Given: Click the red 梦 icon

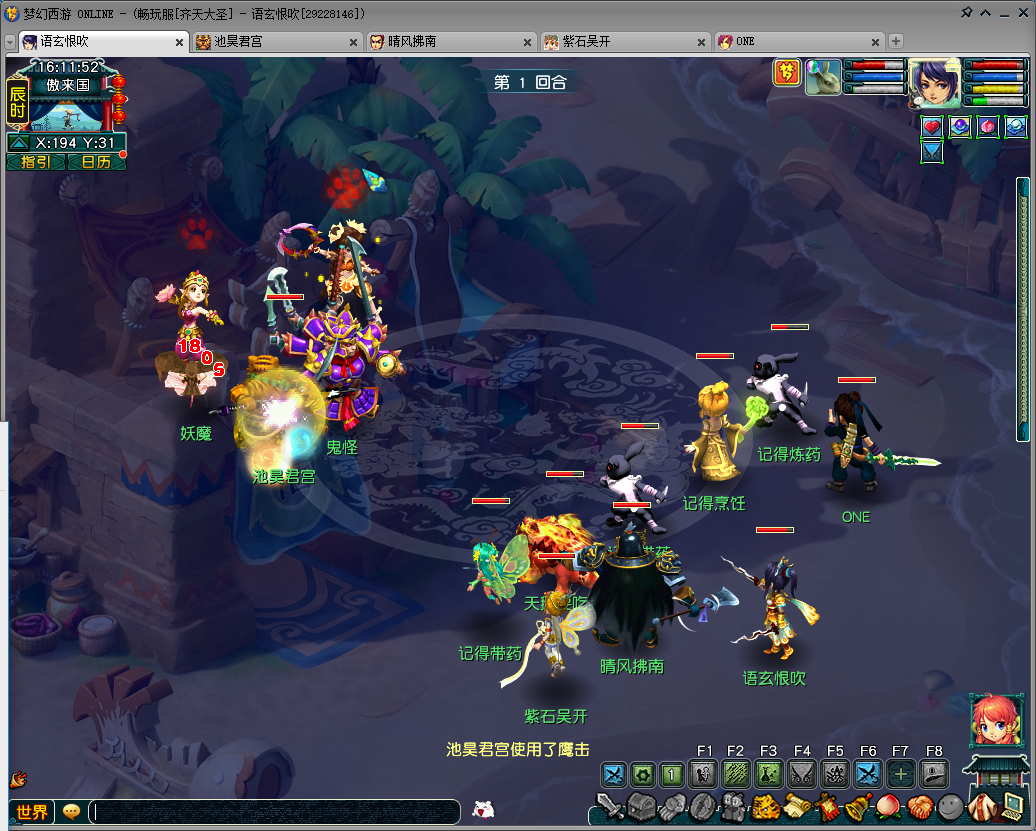Looking at the screenshot, I should click(787, 73).
